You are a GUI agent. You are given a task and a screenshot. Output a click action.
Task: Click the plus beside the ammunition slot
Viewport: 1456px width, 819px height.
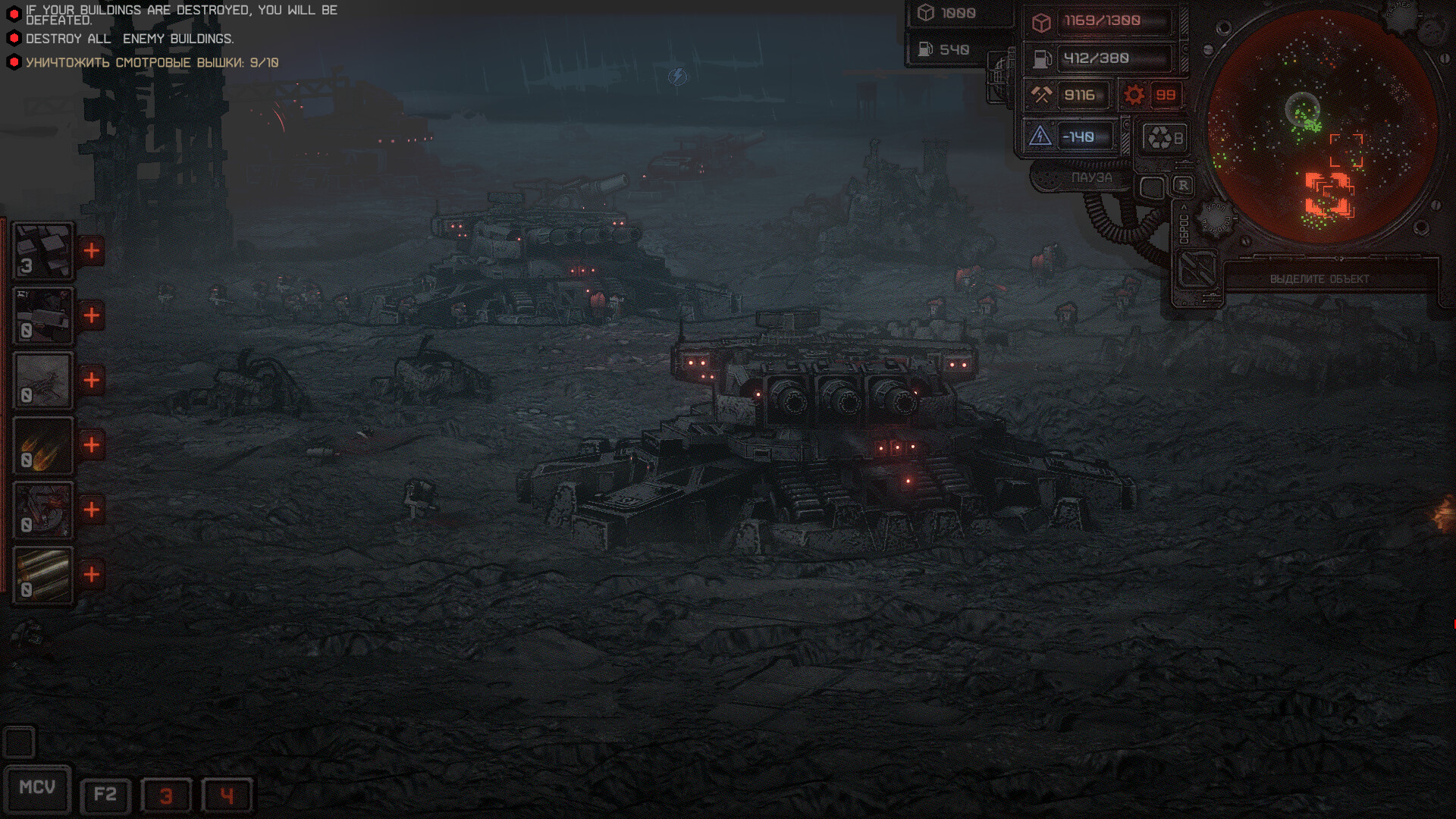pos(93,575)
